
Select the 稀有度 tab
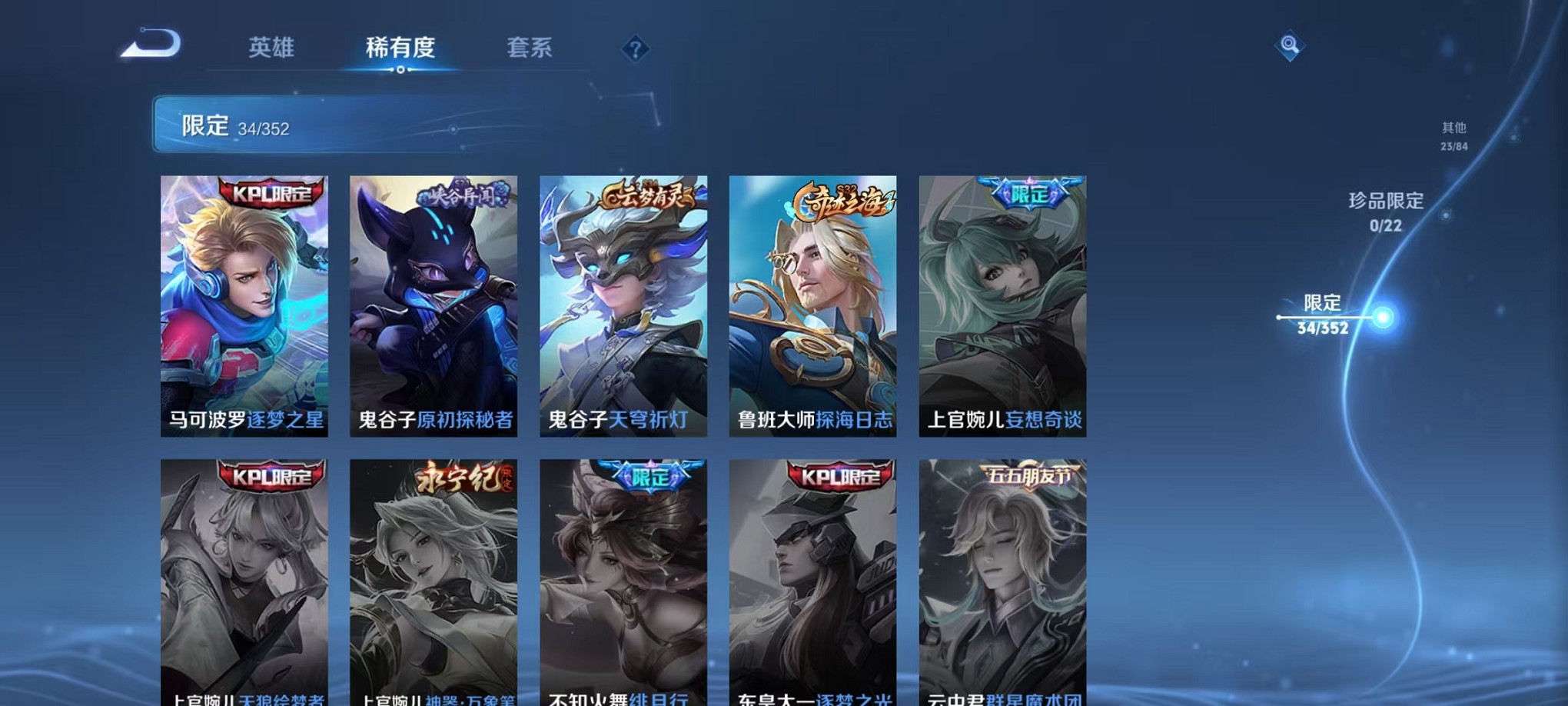402,48
